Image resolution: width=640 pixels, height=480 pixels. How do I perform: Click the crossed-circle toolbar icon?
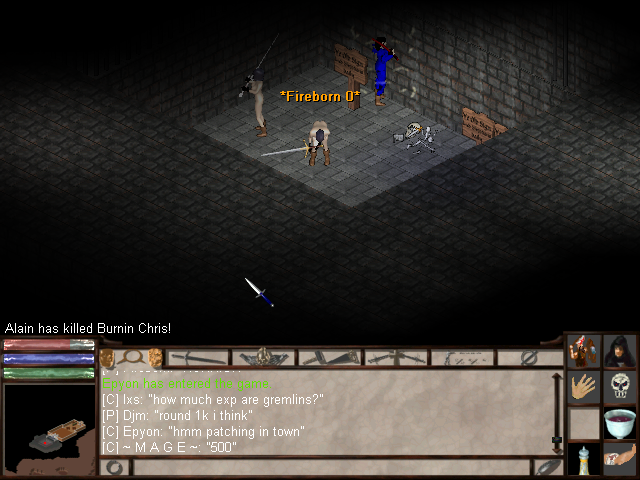point(529,357)
